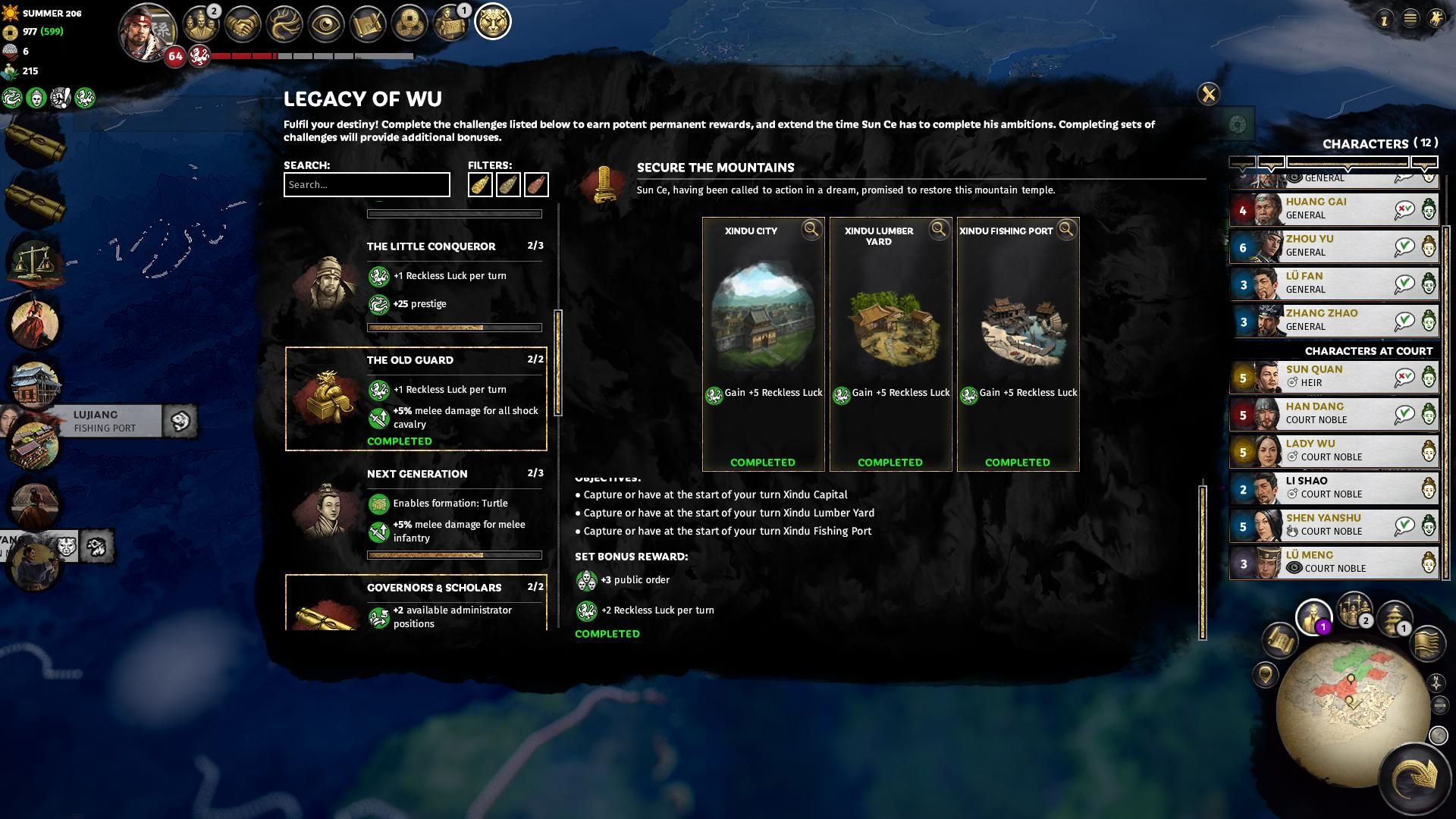Choose Lady Wu court noble row

coord(1323,450)
